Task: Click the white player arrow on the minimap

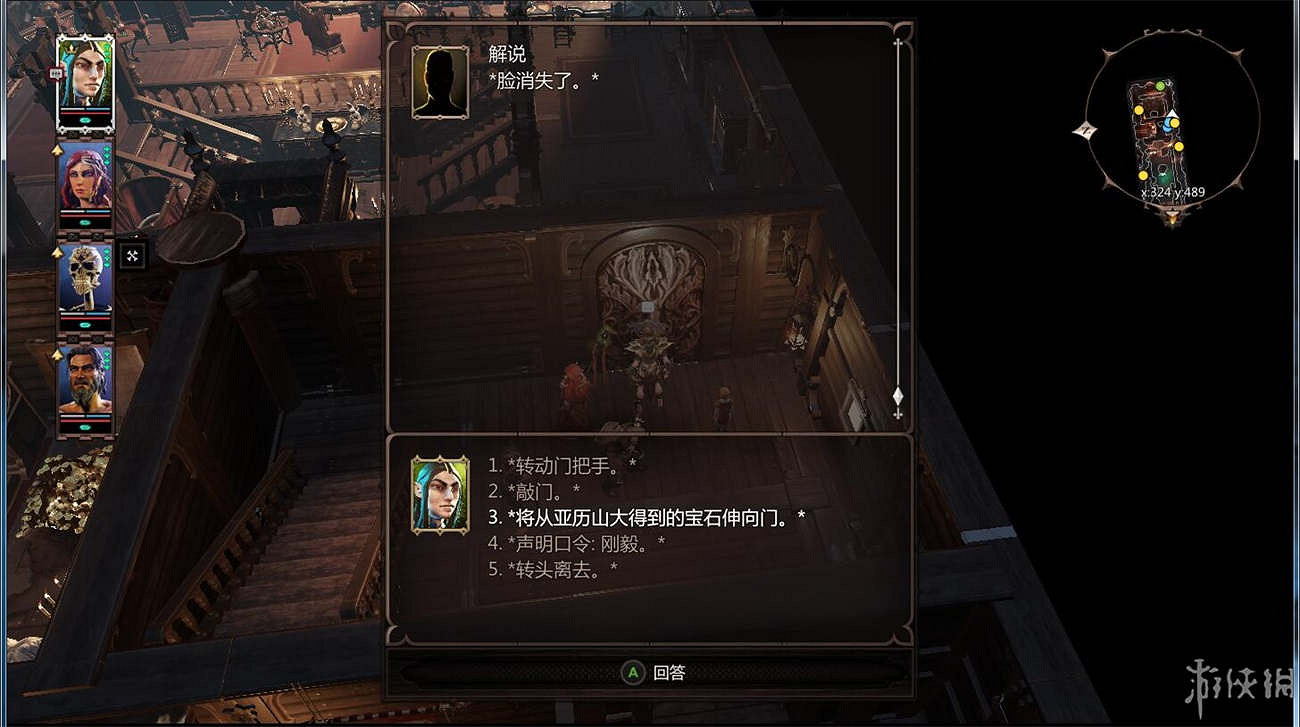Action: point(1172,114)
